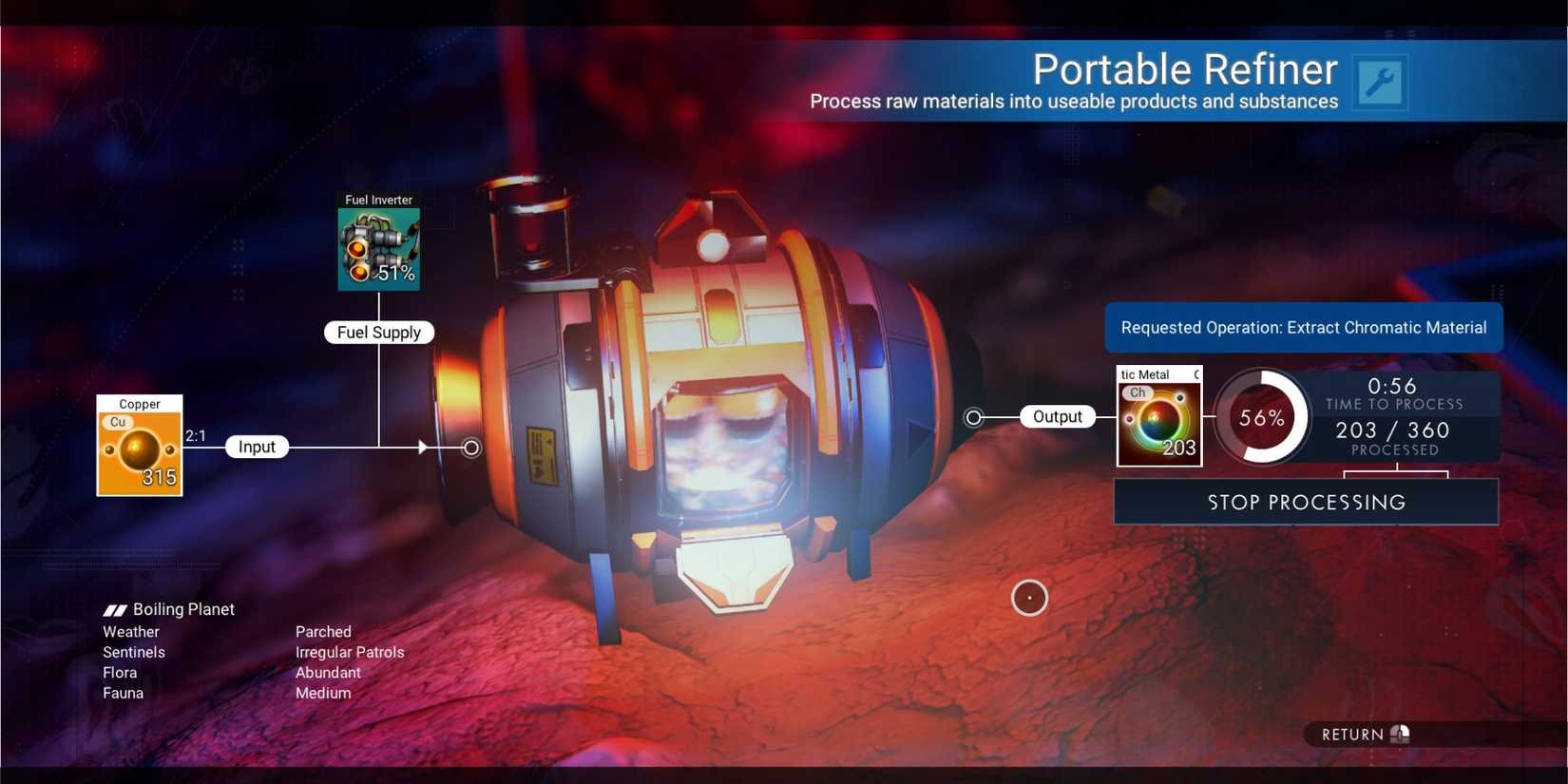Click the Return button
1568x784 pixels.
pyautogui.click(x=1354, y=734)
